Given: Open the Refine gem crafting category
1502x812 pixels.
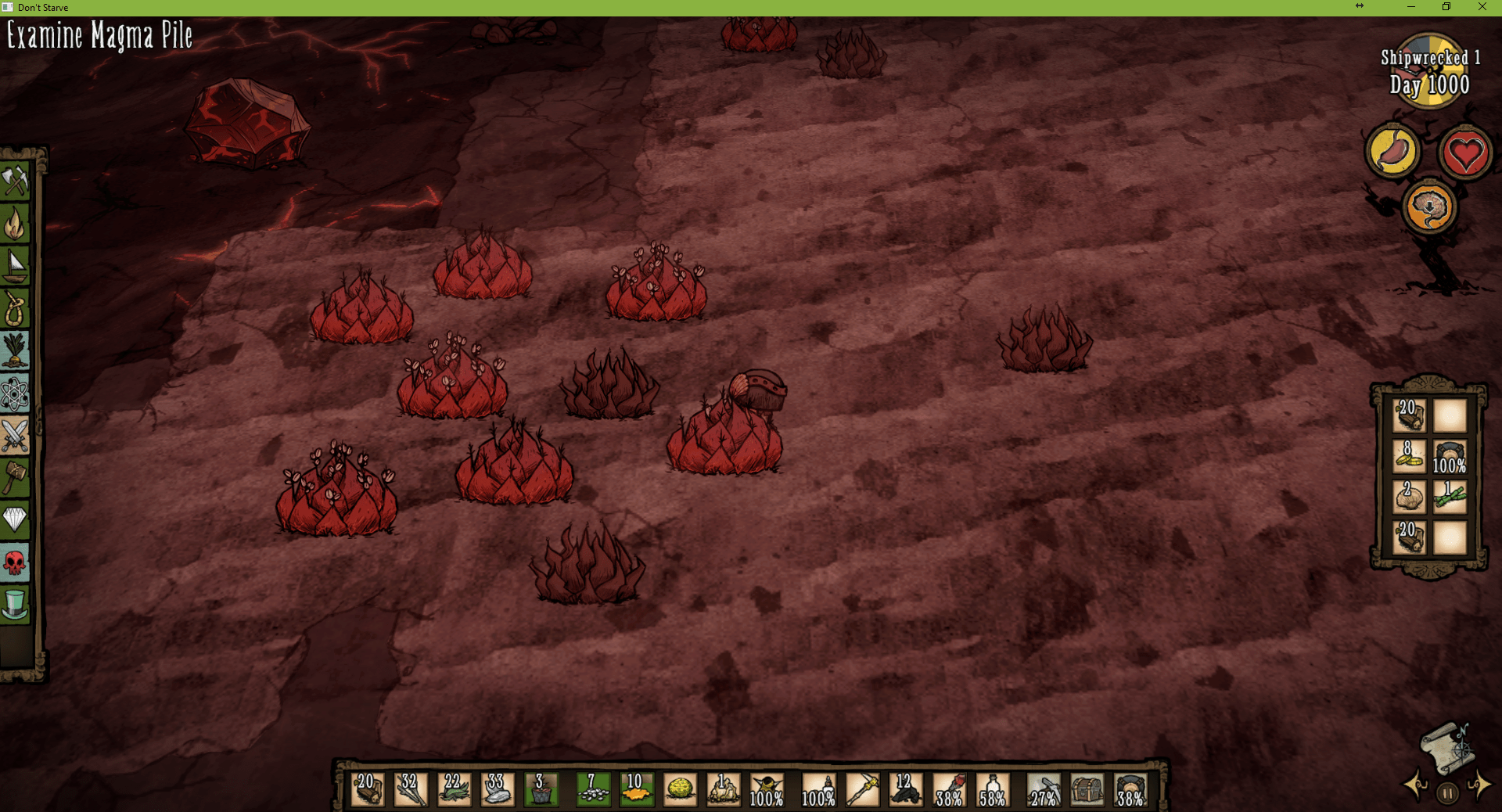Looking at the screenshot, I should coord(16,519).
